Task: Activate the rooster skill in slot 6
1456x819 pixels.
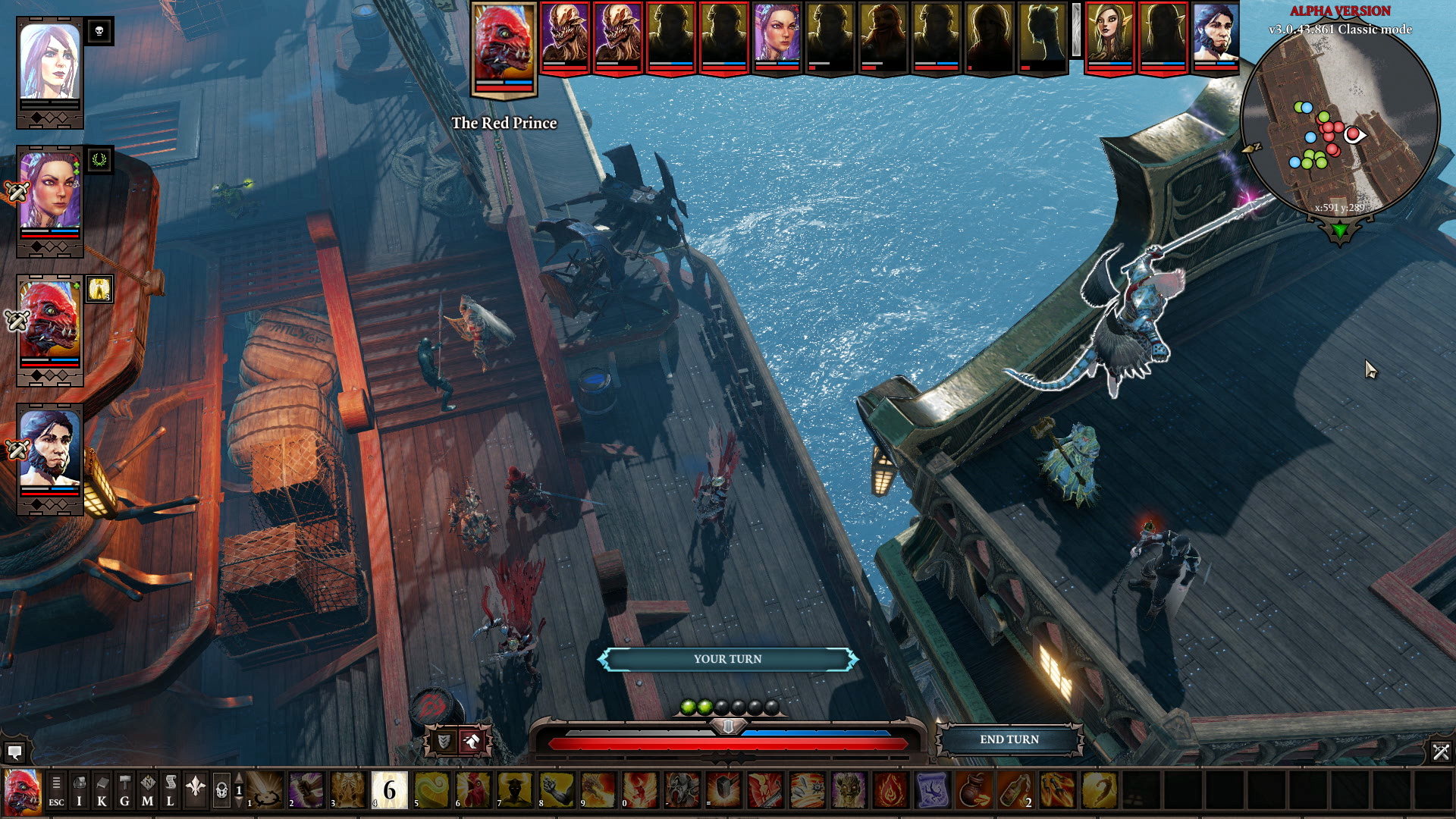Action: pos(473,791)
